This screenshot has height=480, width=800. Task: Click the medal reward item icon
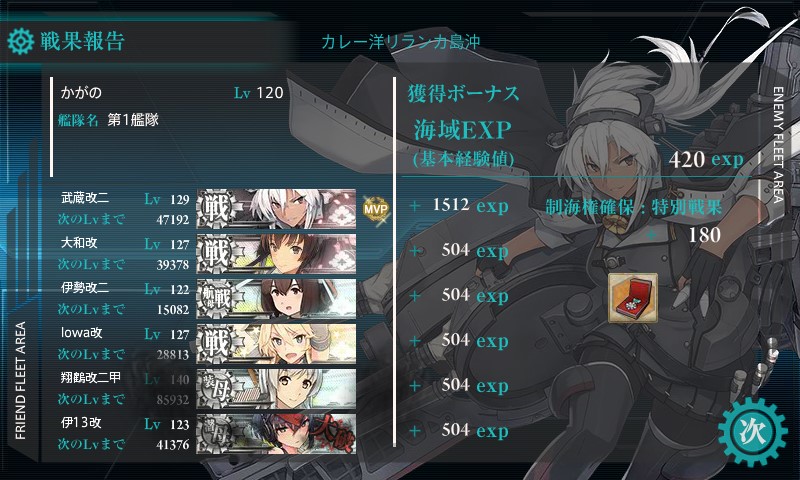coord(633,298)
